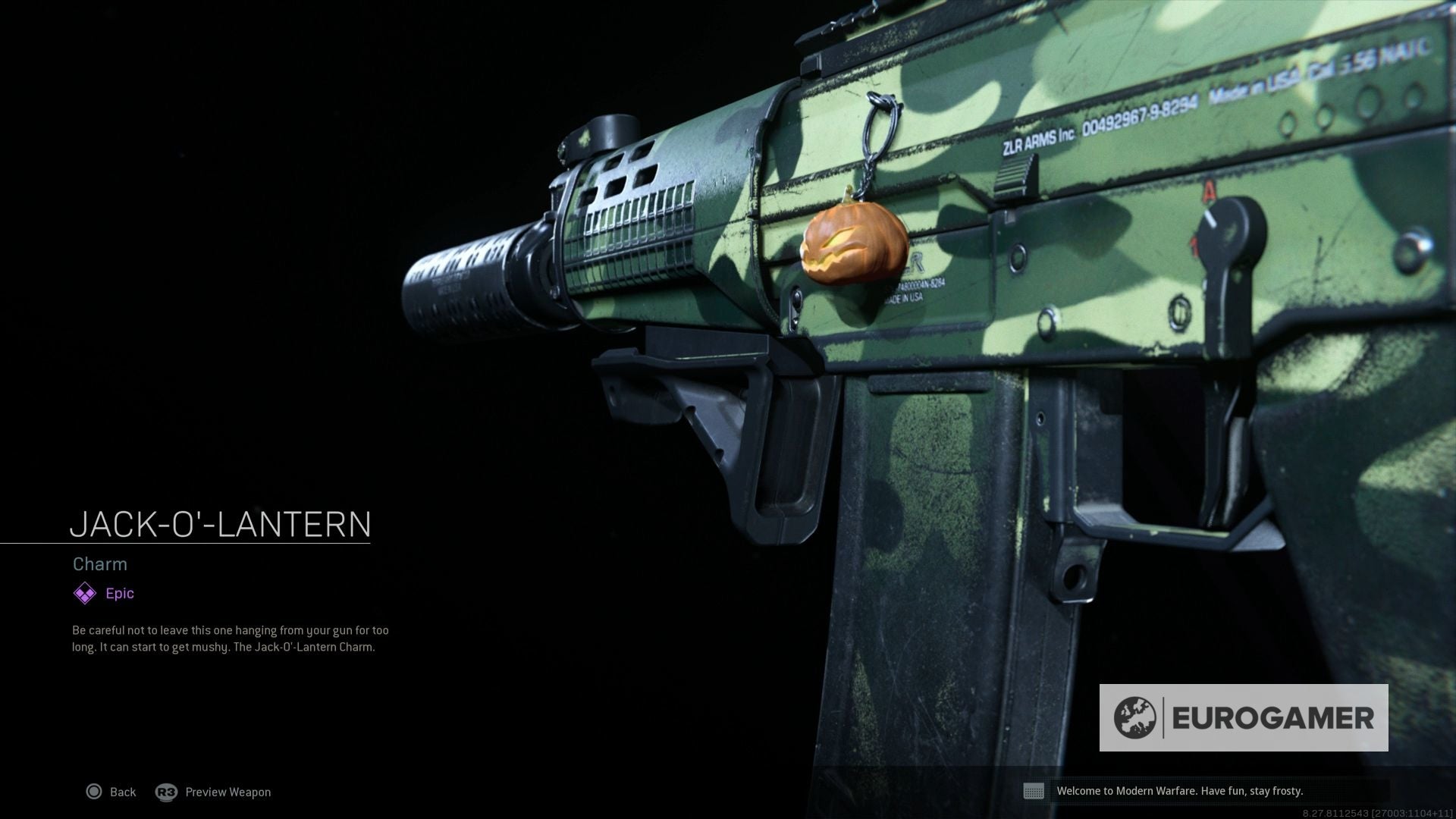This screenshot has width=1456, height=819.
Task: Select the R3 Preview Weapon stick icon
Action: (165, 792)
